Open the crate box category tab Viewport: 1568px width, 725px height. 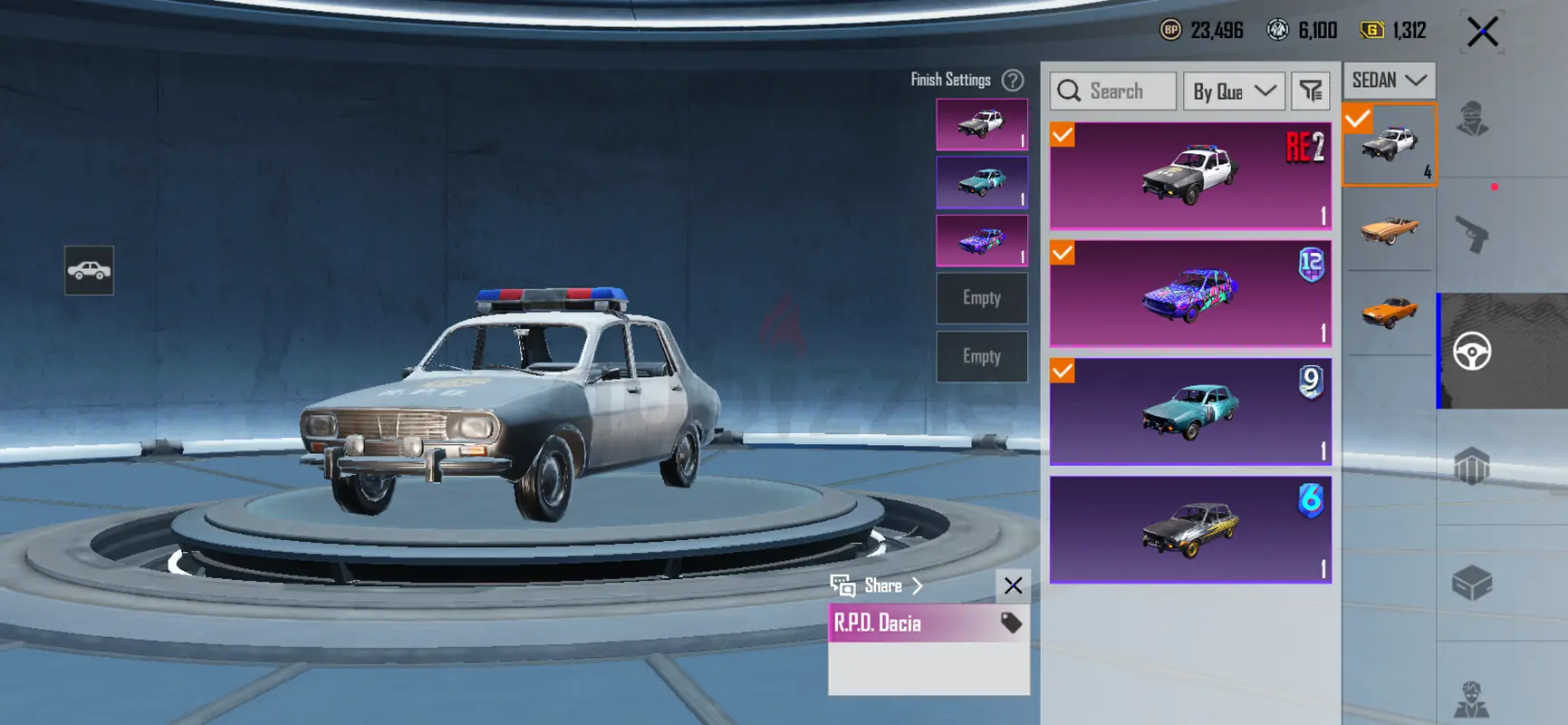(1473, 583)
